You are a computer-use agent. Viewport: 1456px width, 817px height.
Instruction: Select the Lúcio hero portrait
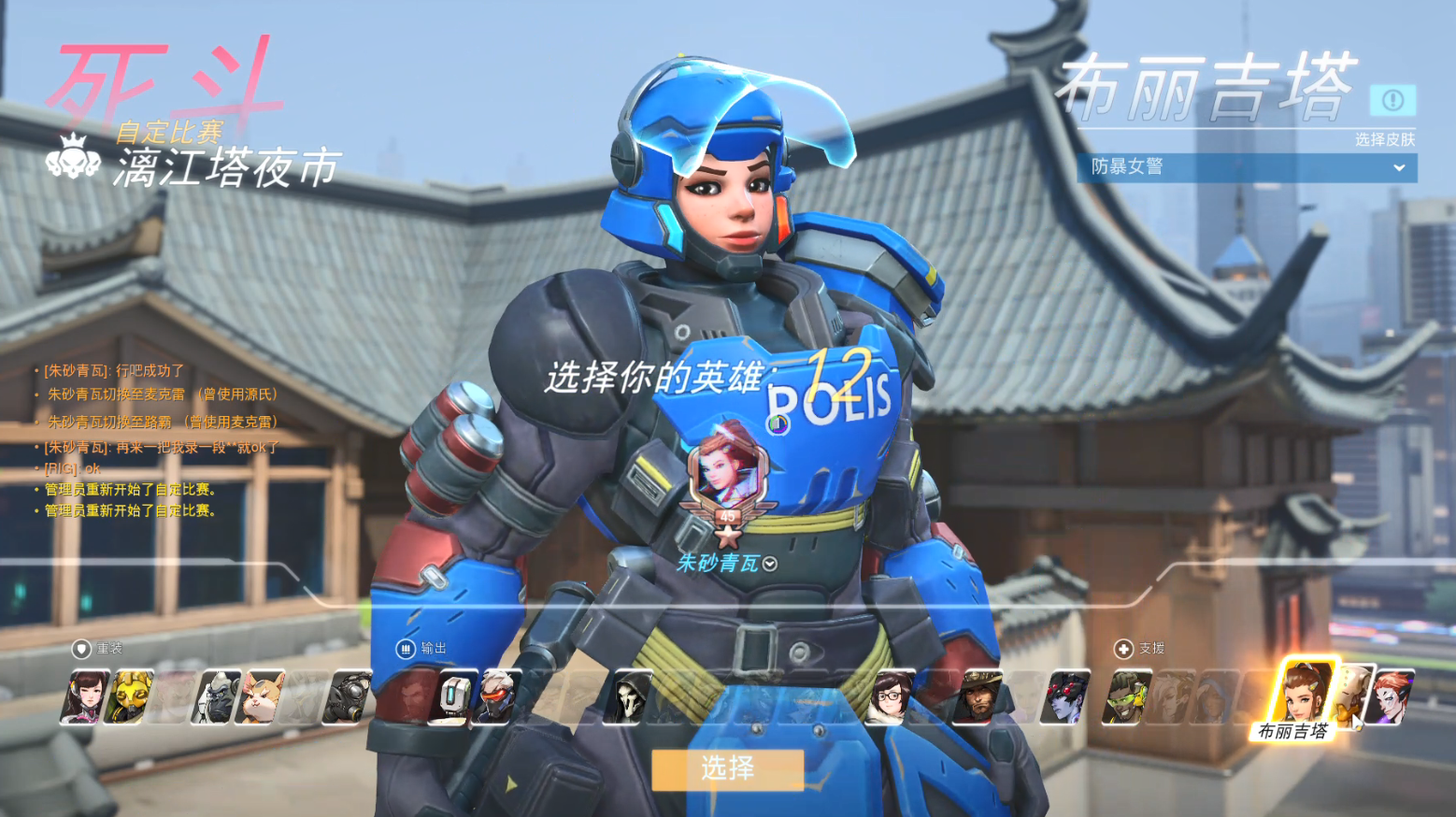pyautogui.click(x=1127, y=697)
